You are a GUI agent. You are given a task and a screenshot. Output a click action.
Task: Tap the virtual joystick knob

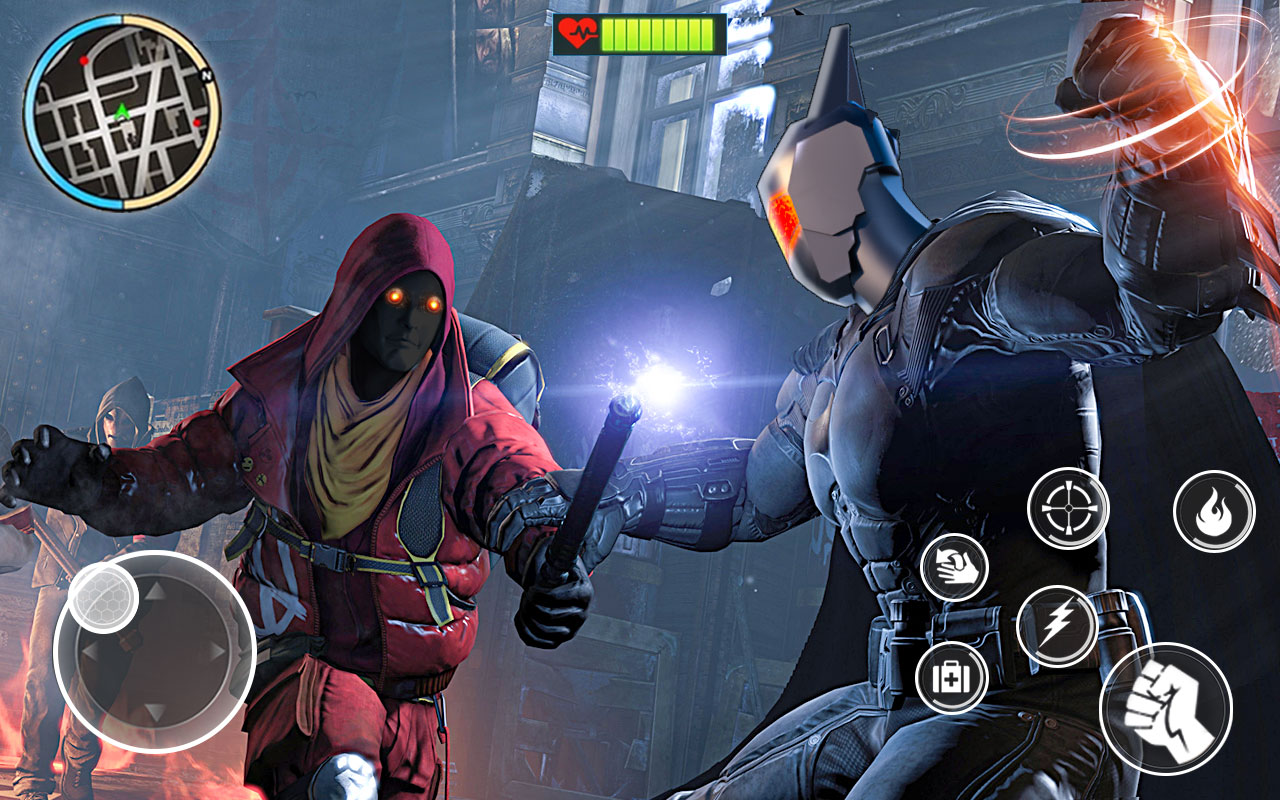[x=104, y=600]
